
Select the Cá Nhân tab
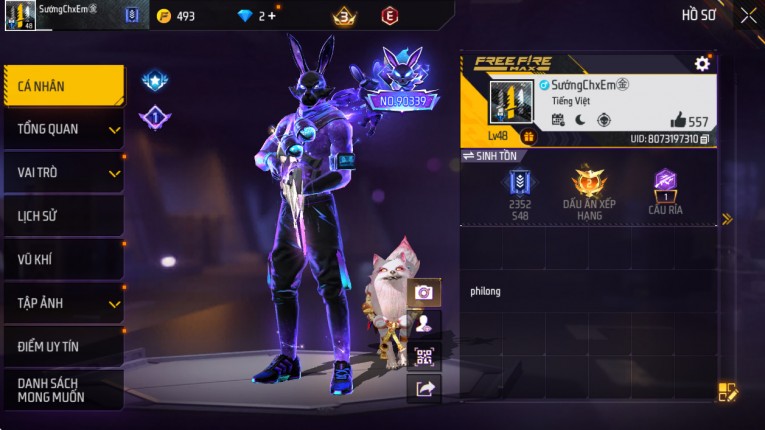[63, 86]
